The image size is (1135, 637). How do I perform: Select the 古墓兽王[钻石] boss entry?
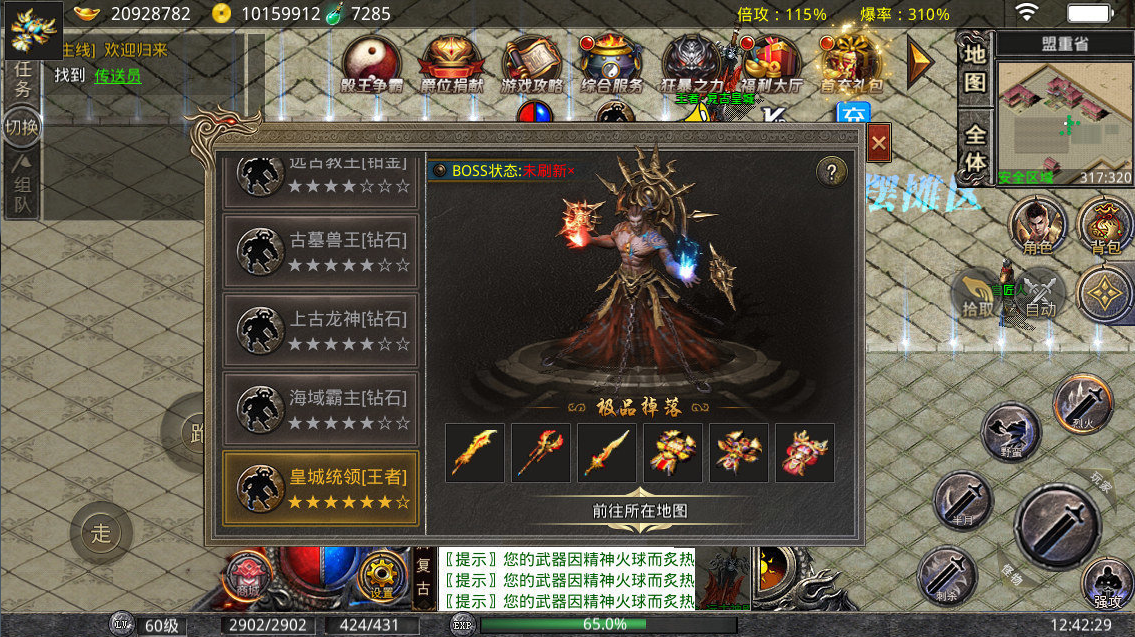[320, 251]
